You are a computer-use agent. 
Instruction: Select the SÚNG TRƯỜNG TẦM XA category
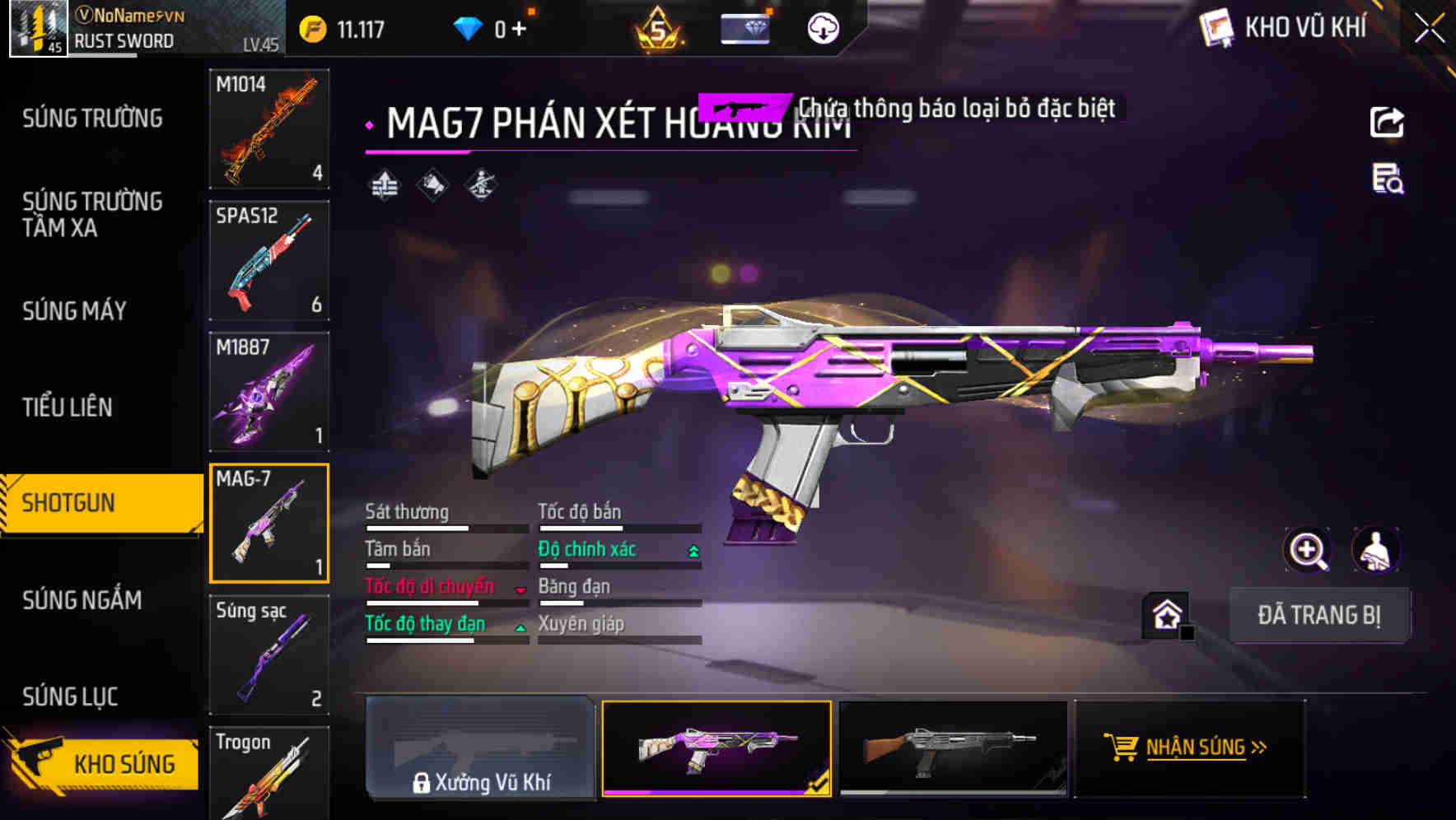point(91,214)
